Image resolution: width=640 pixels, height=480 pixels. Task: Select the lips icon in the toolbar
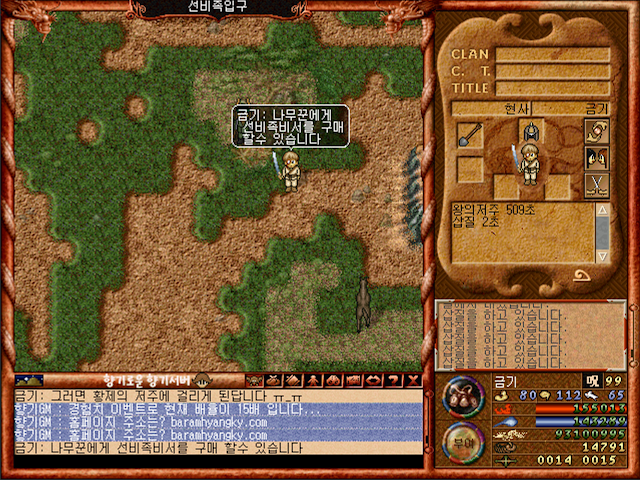click(373, 380)
